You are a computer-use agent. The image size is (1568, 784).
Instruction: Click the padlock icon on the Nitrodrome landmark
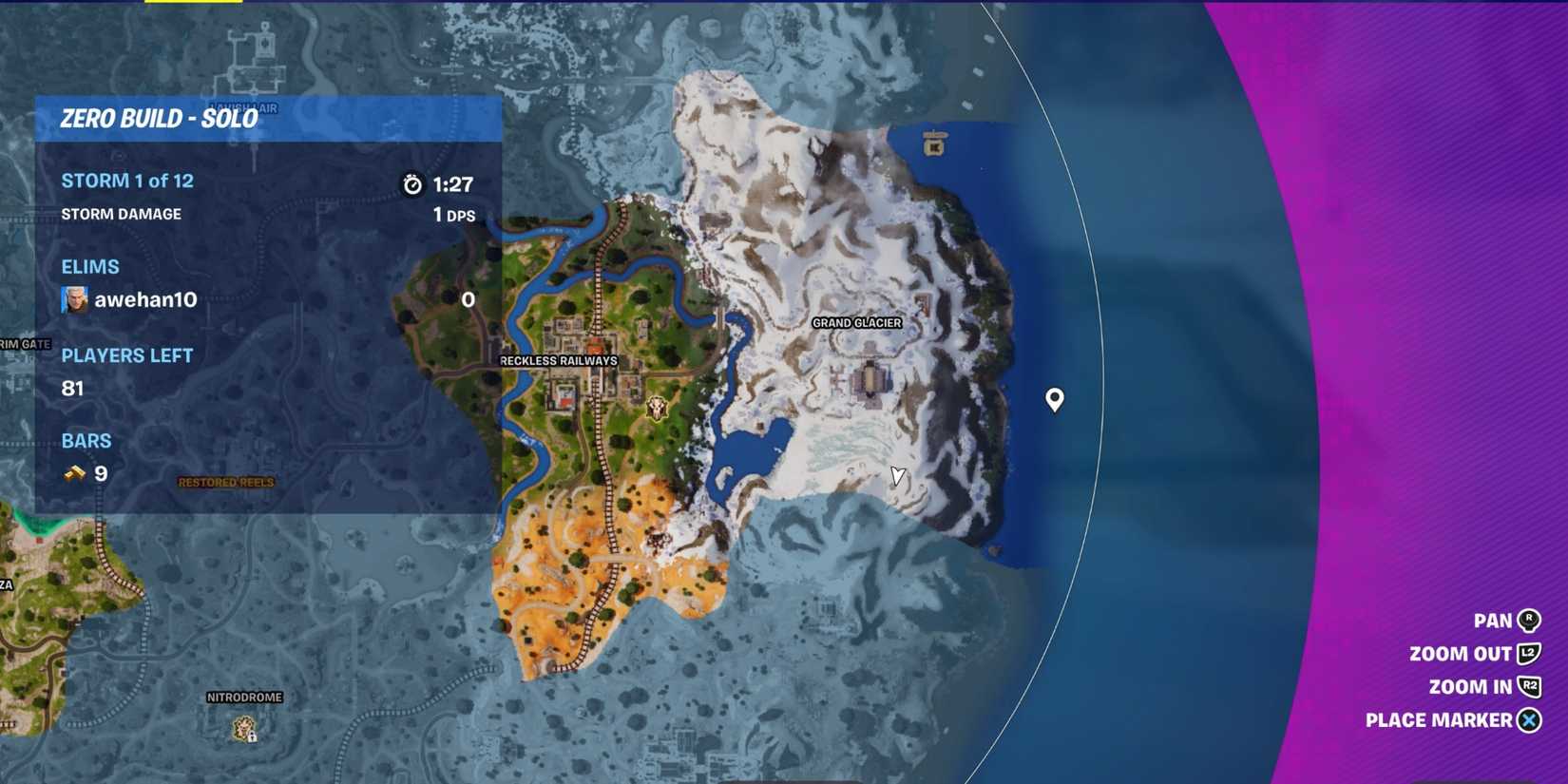tap(250, 737)
